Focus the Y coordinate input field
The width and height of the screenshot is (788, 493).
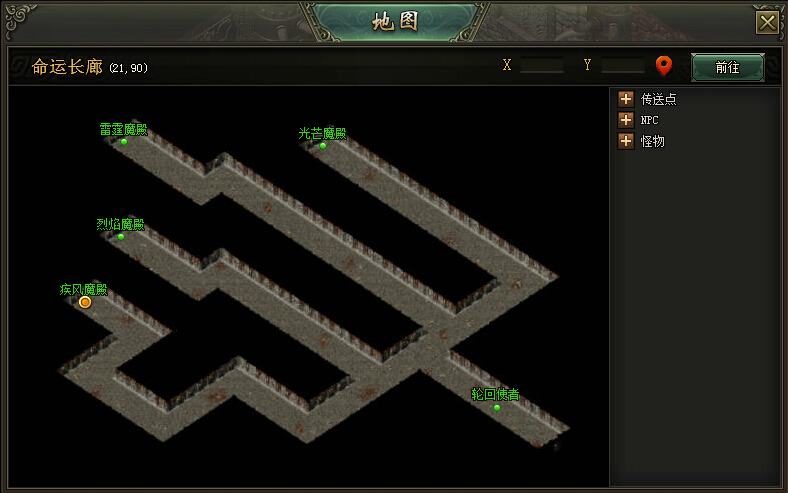[622, 66]
